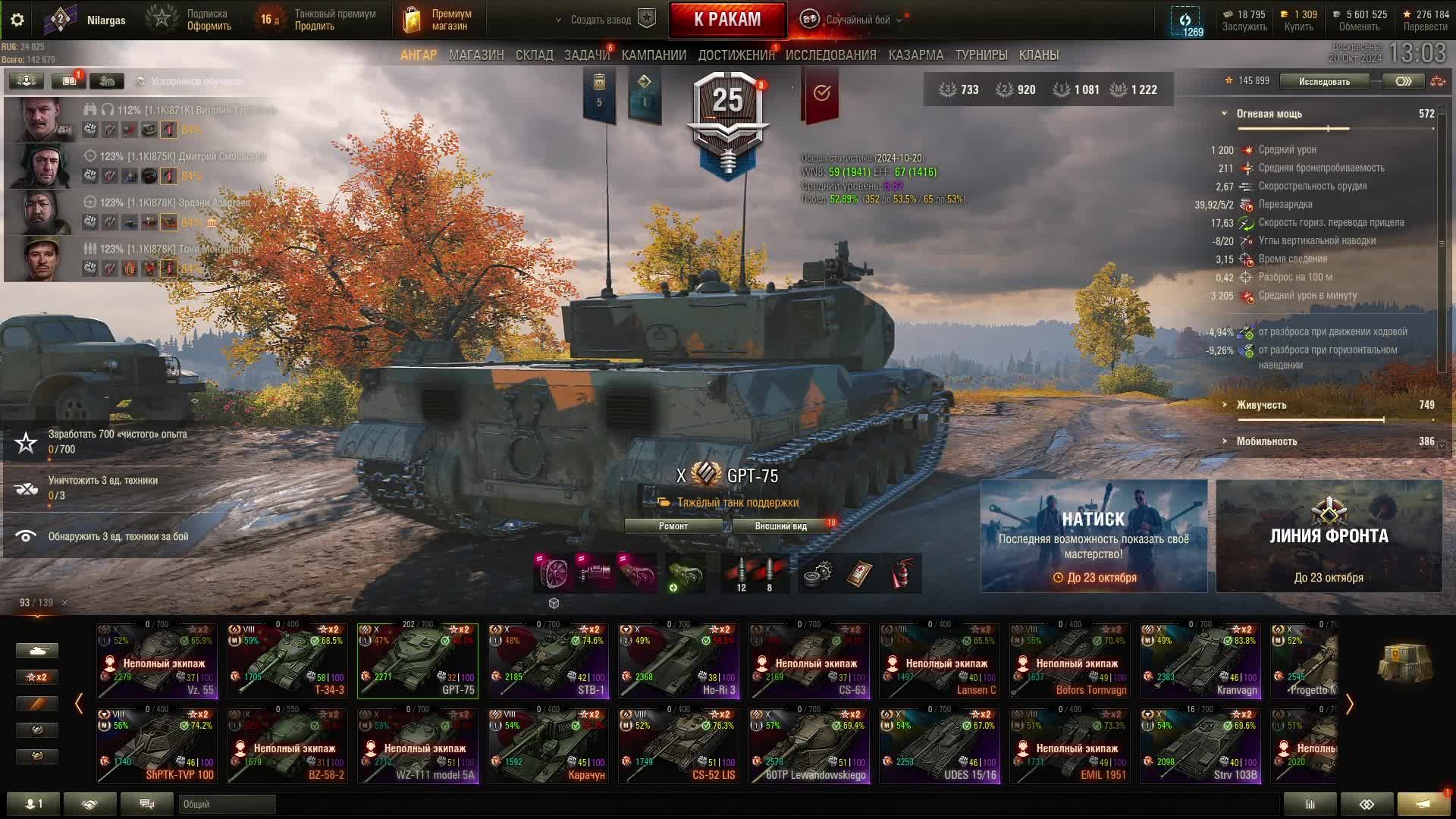Start battle with the red К РАКАМ button
Viewport: 1456px width, 819px height.
point(727,20)
